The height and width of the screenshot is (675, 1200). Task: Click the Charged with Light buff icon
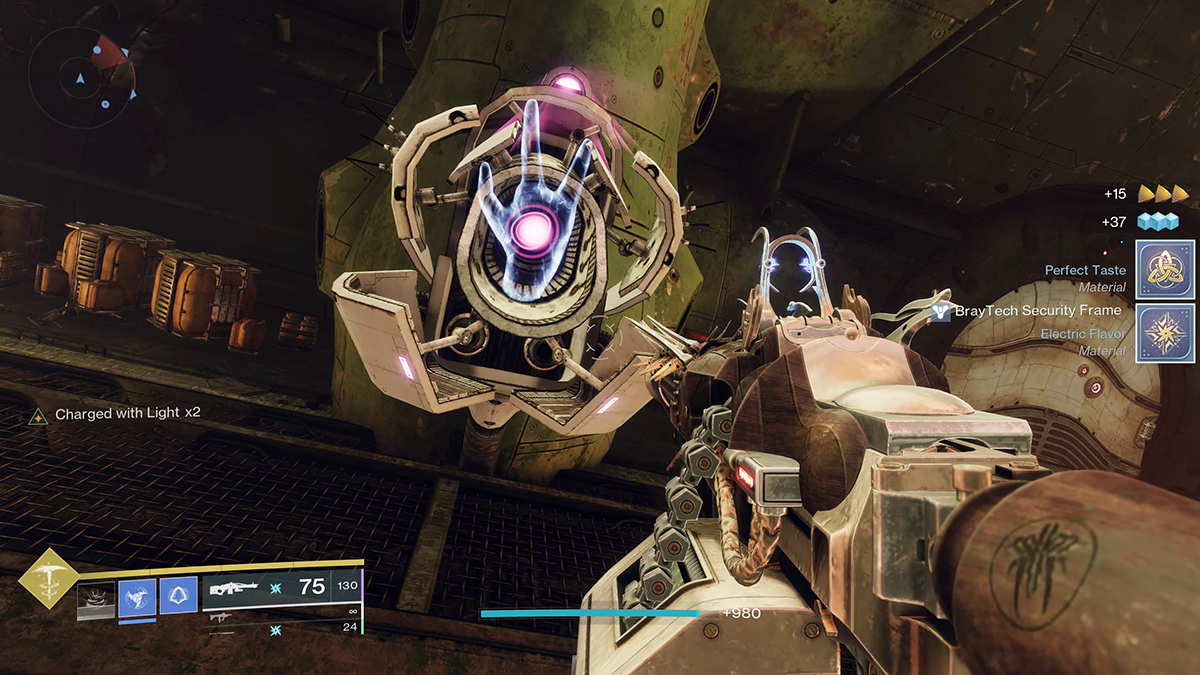(x=38, y=415)
